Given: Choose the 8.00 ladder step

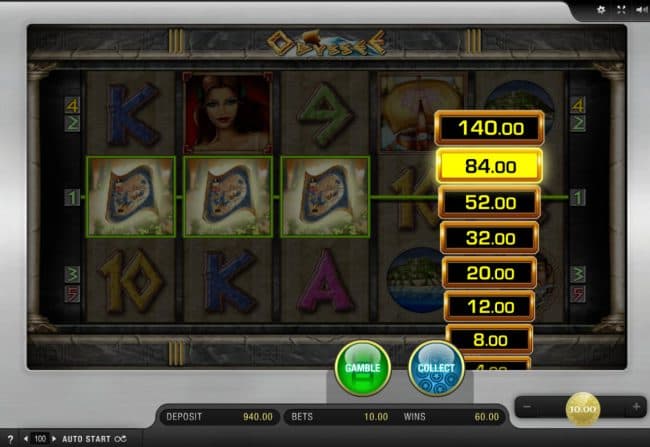Looking at the screenshot, I should (x=490, y=339).
